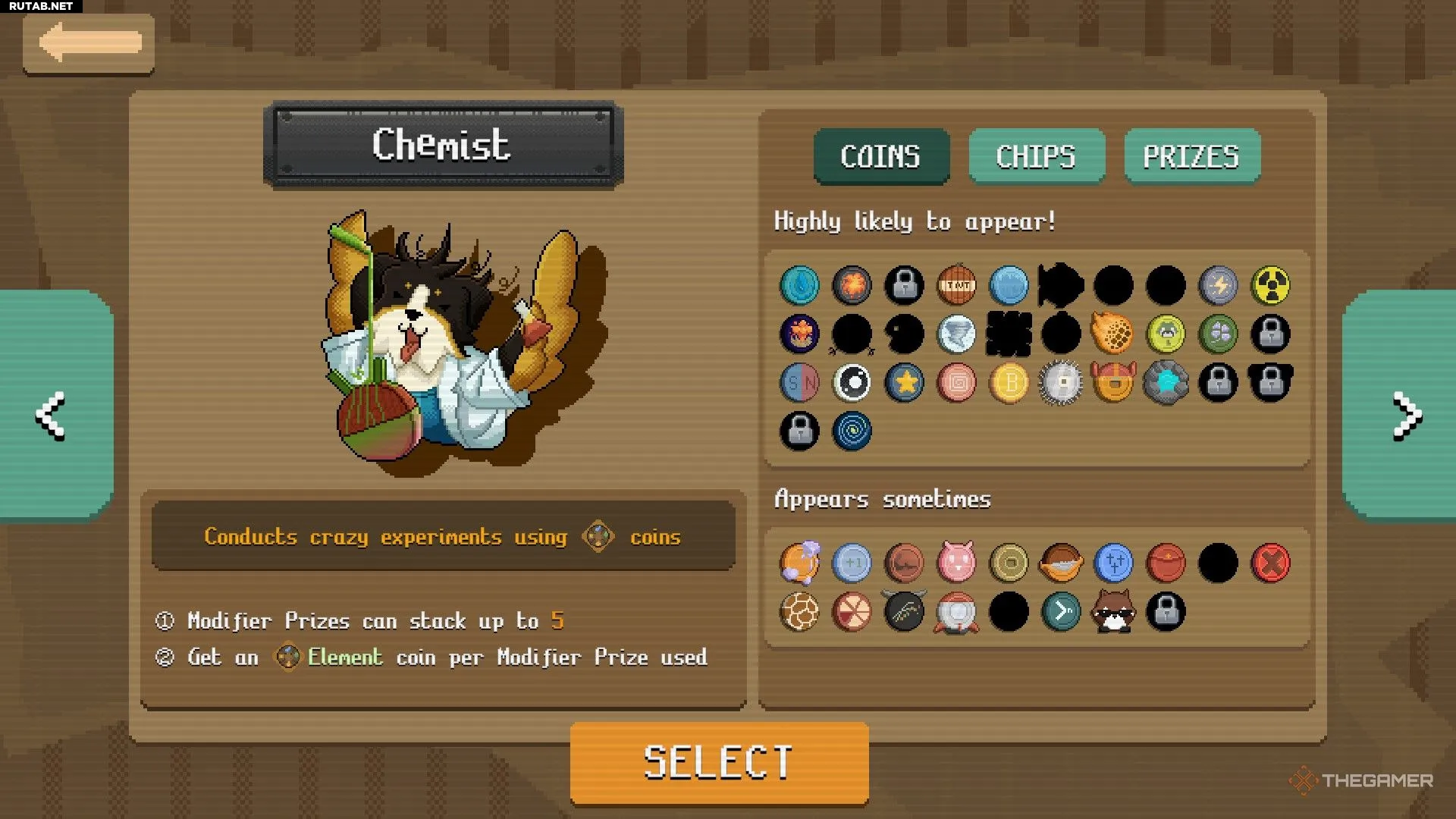
Task: Select the S/N magnet coin
Action: pyautogui.click(x=799, y=382)
